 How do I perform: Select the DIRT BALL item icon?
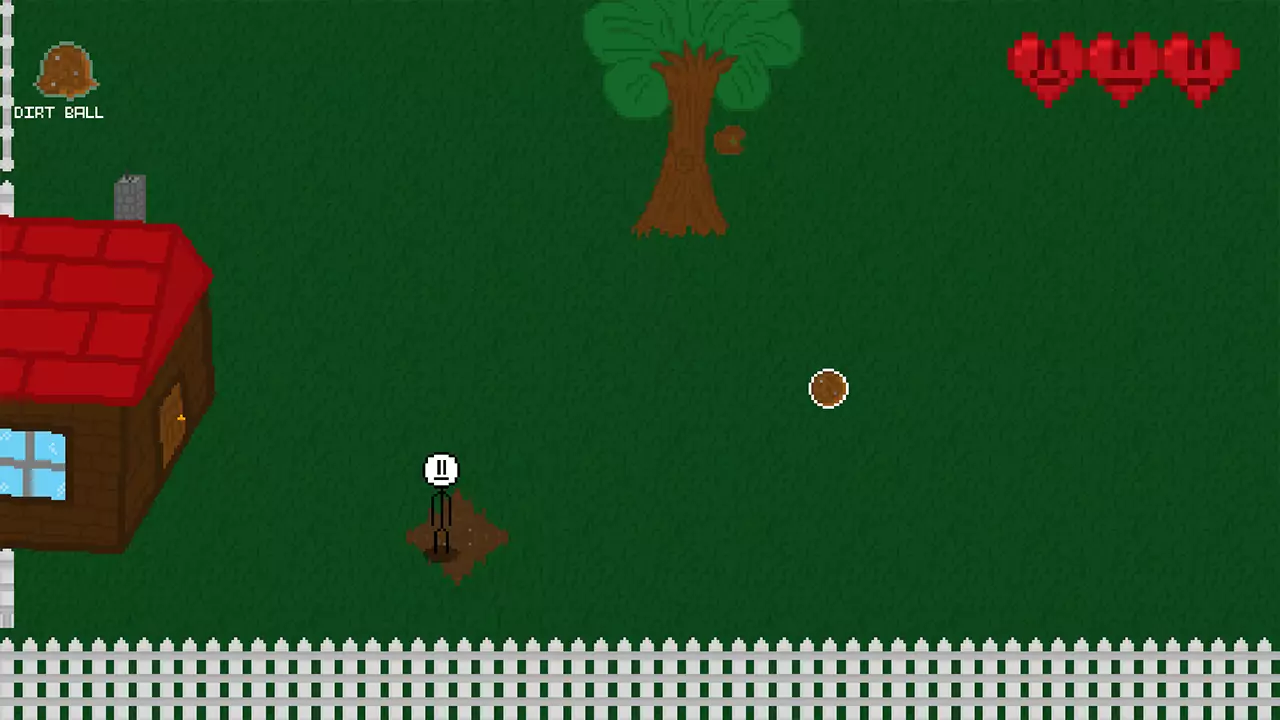[x=66, y=70]
